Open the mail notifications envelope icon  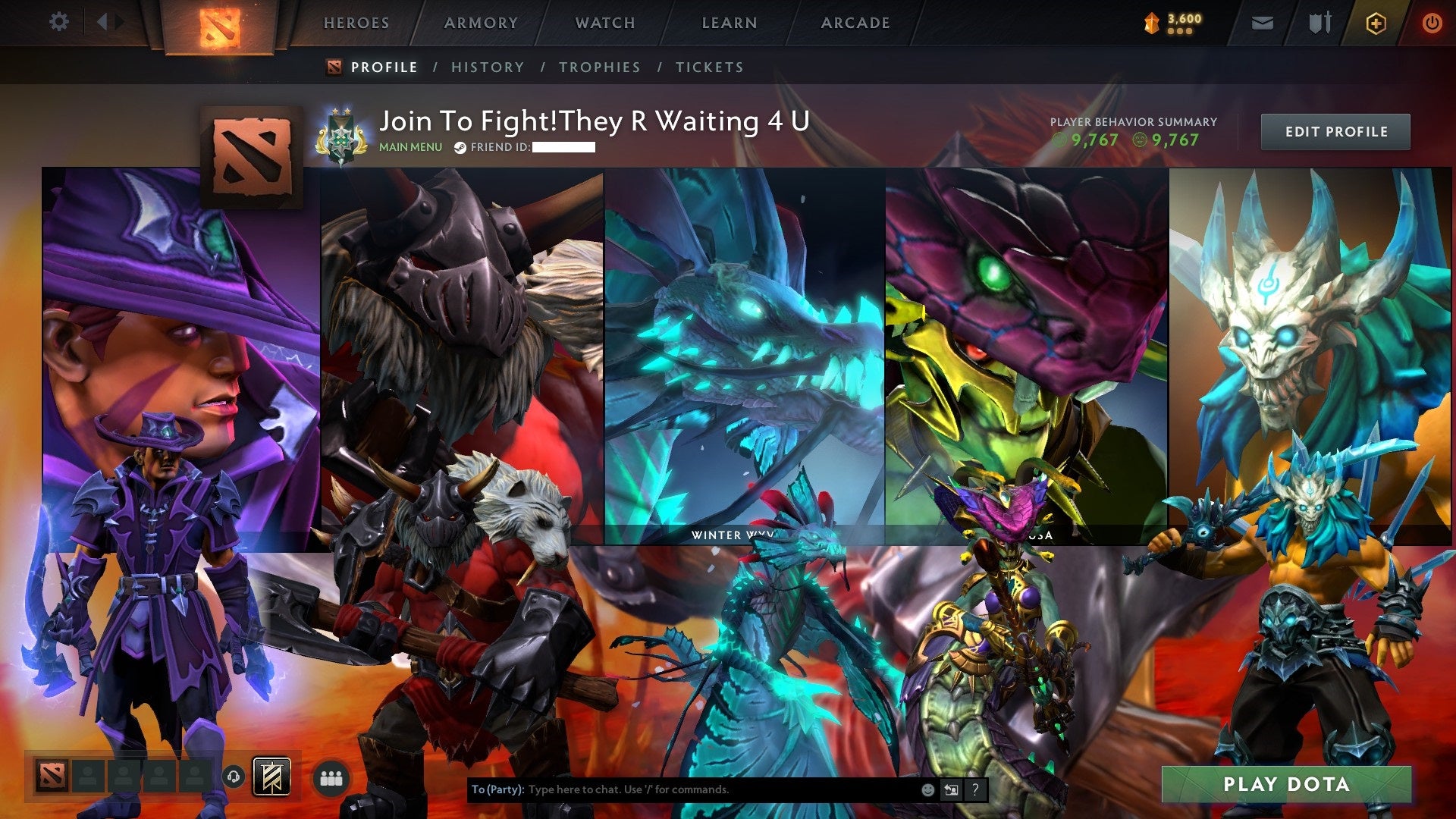[x=1263, y=23]
